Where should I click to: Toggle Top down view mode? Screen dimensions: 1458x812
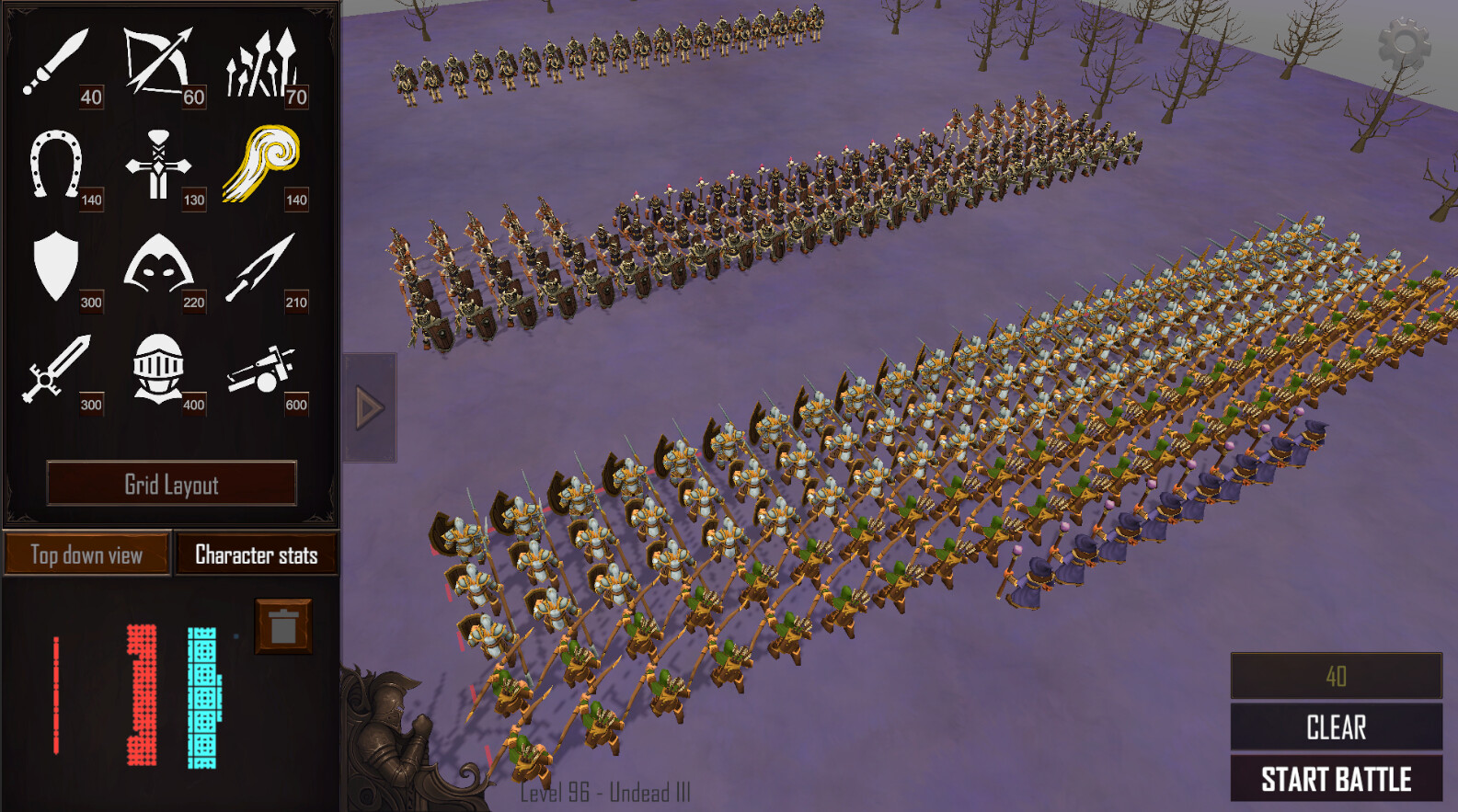pyautogui.click(x=86, y=555)
